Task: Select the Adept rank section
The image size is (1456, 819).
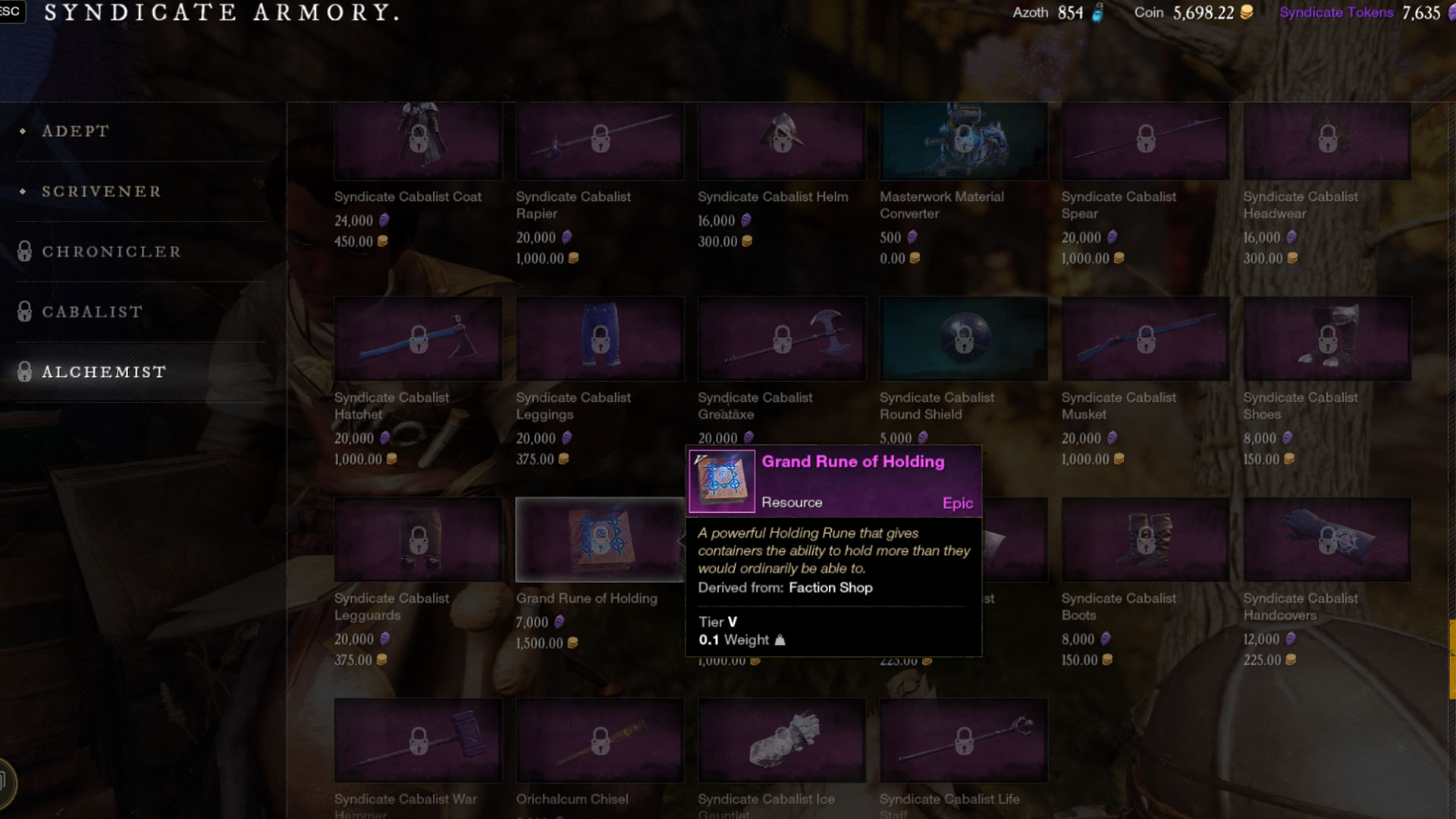Action: (76, 130)
